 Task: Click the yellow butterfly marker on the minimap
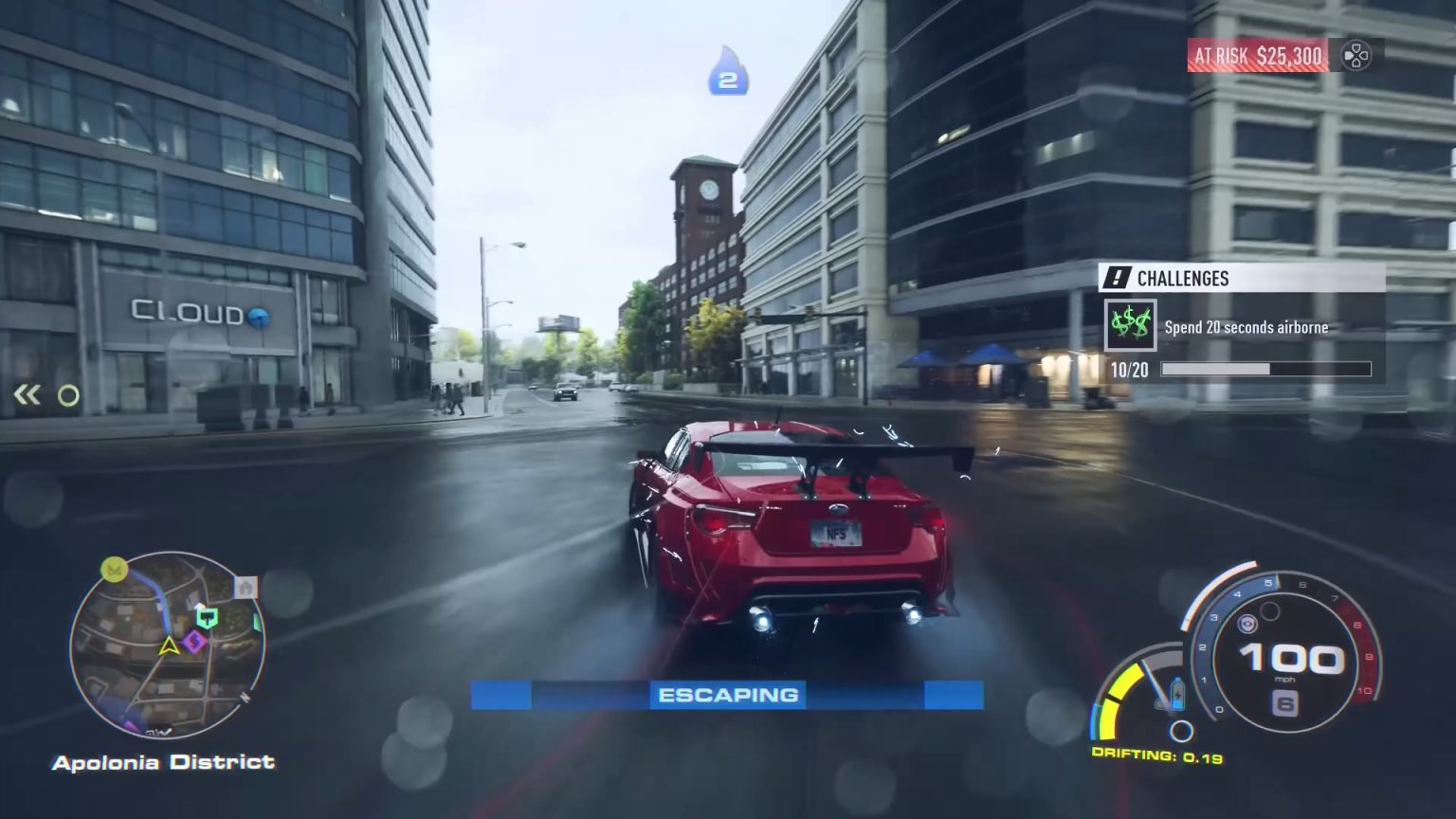(113, 570)
